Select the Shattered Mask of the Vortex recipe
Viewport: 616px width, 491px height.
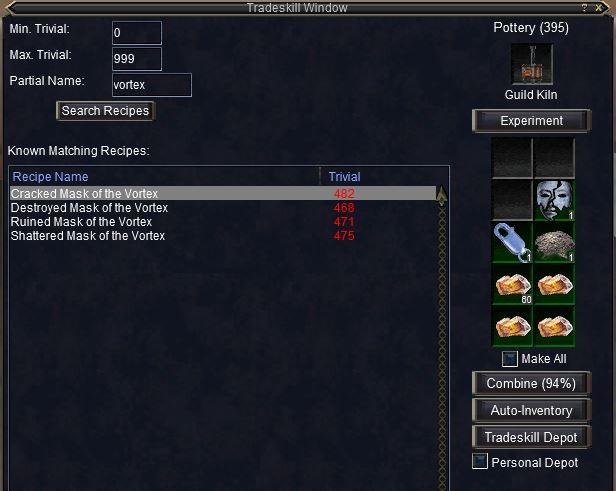click(87, 235)
